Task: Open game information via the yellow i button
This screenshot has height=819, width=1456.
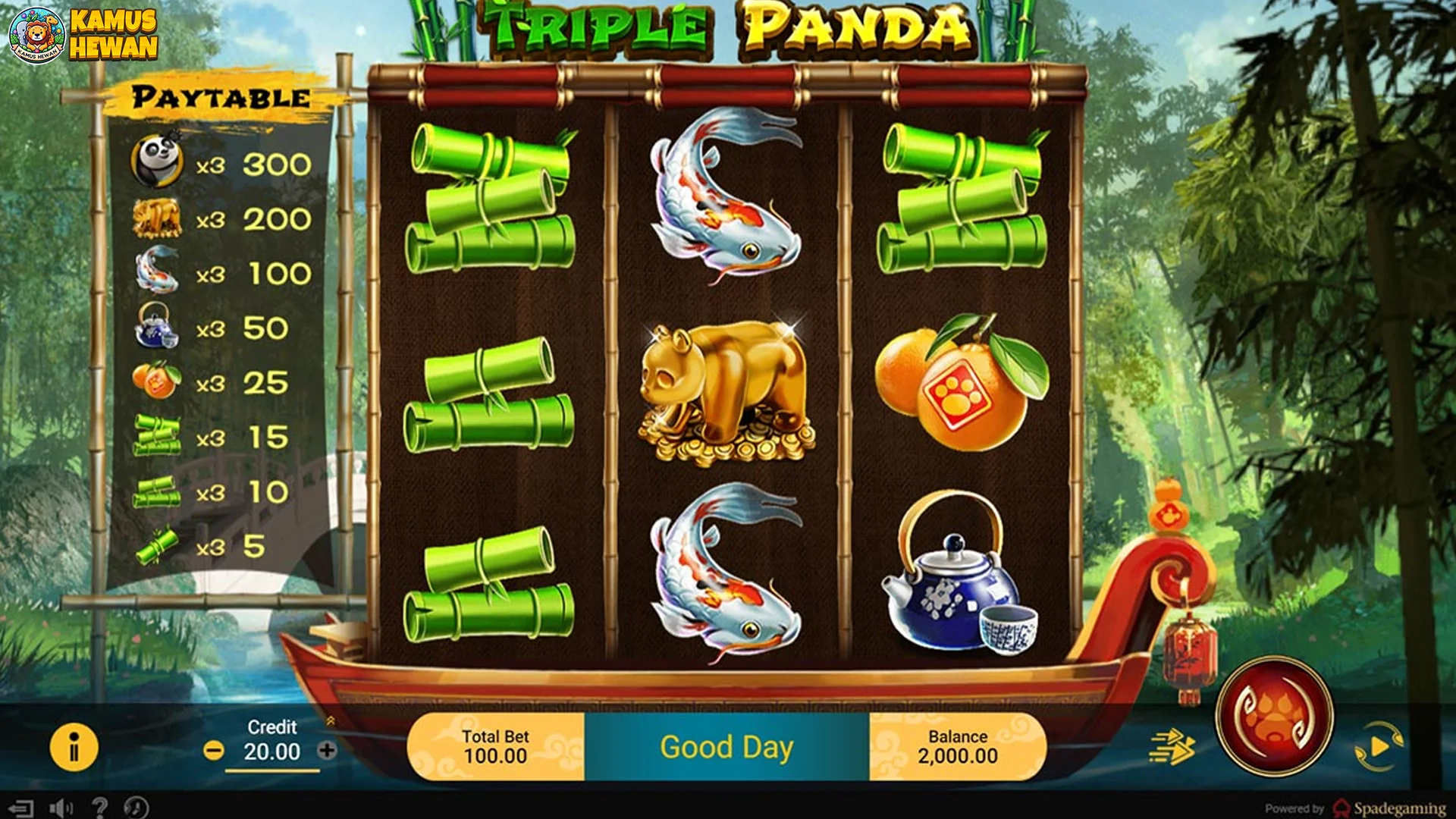Action: tap(74, 746)
